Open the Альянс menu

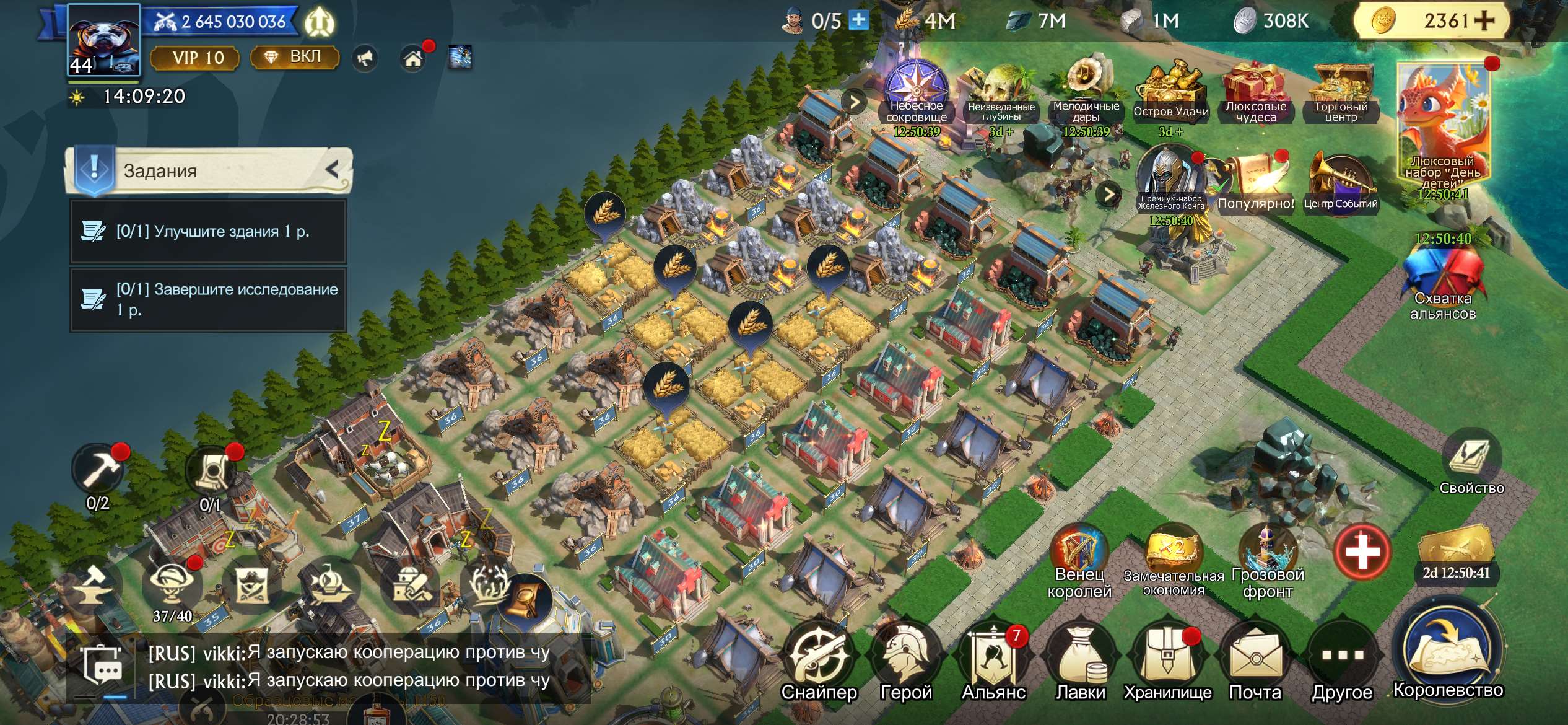tap(993, 662)
